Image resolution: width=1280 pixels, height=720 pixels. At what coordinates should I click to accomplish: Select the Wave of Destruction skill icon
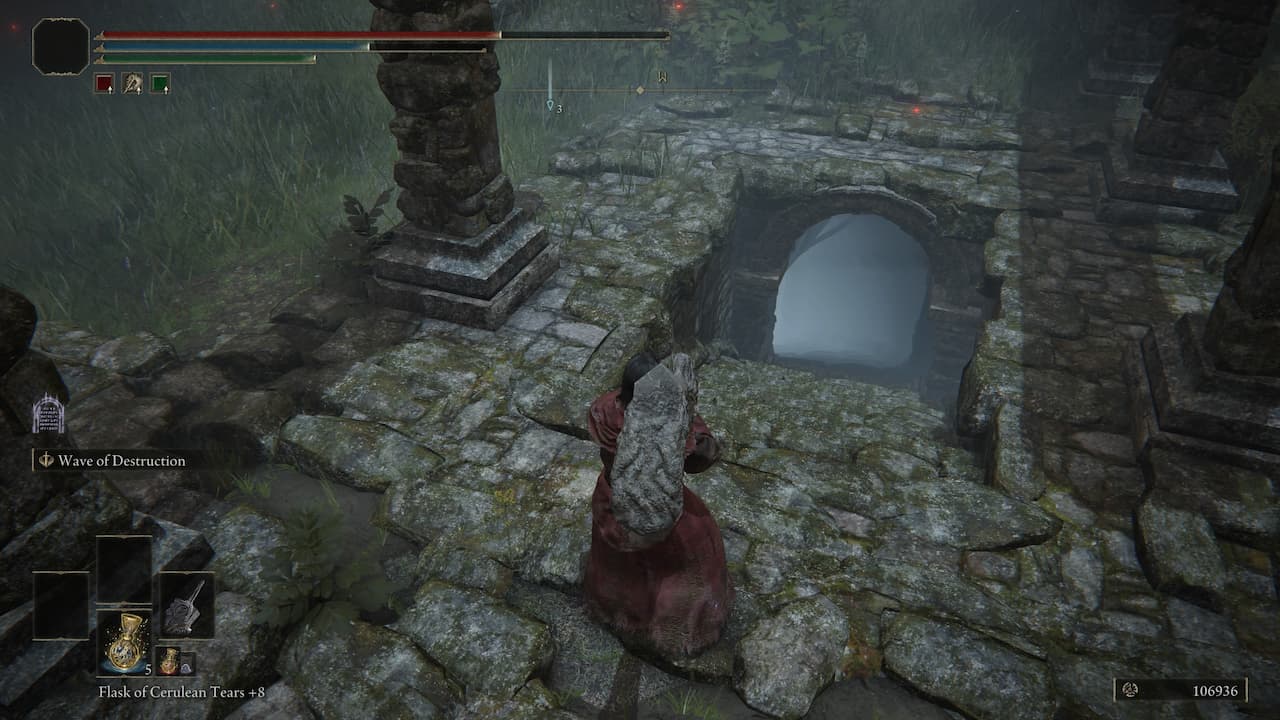click(x=46, y=461)
